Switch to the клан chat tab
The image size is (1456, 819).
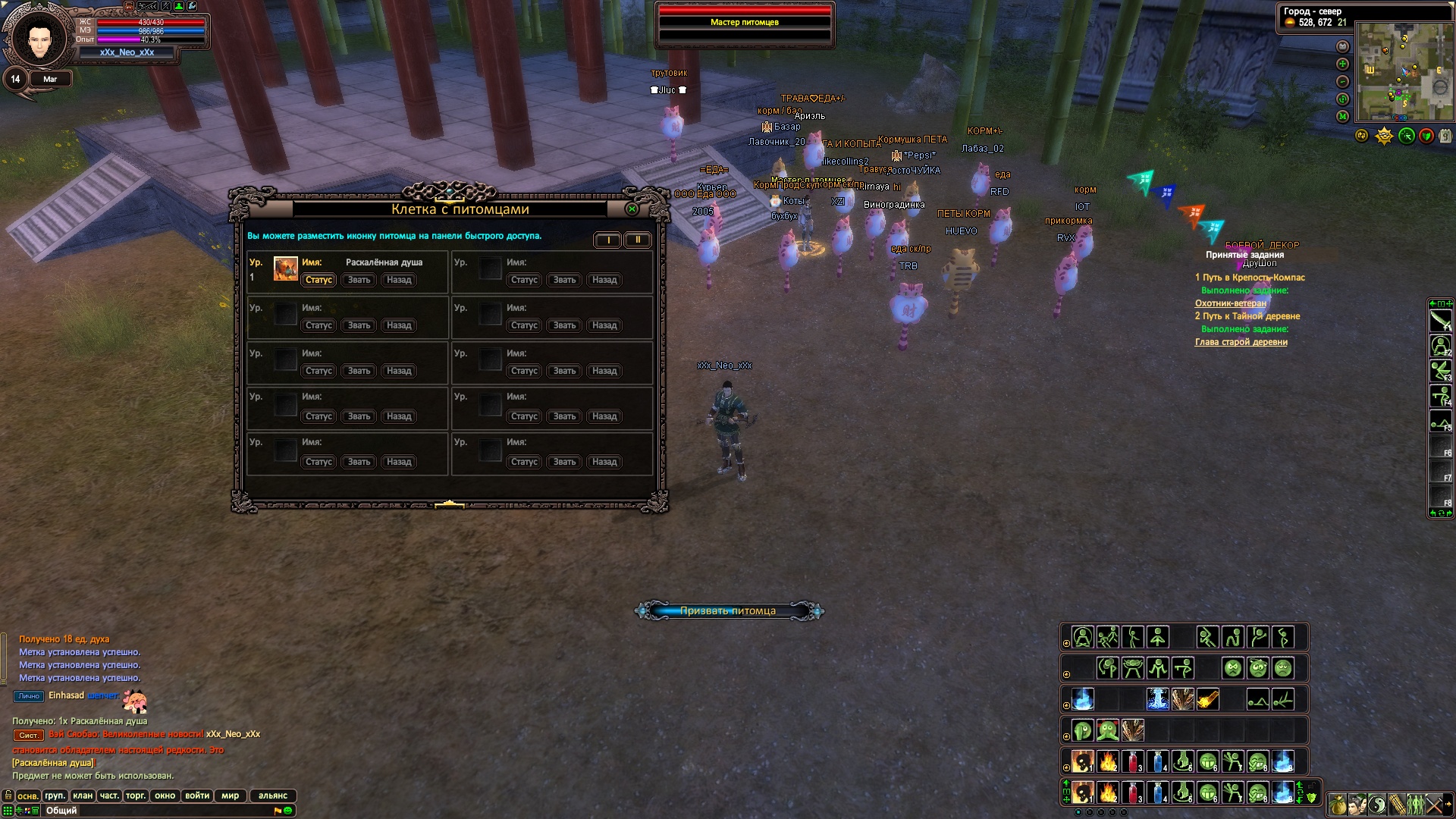coord(83,795)
